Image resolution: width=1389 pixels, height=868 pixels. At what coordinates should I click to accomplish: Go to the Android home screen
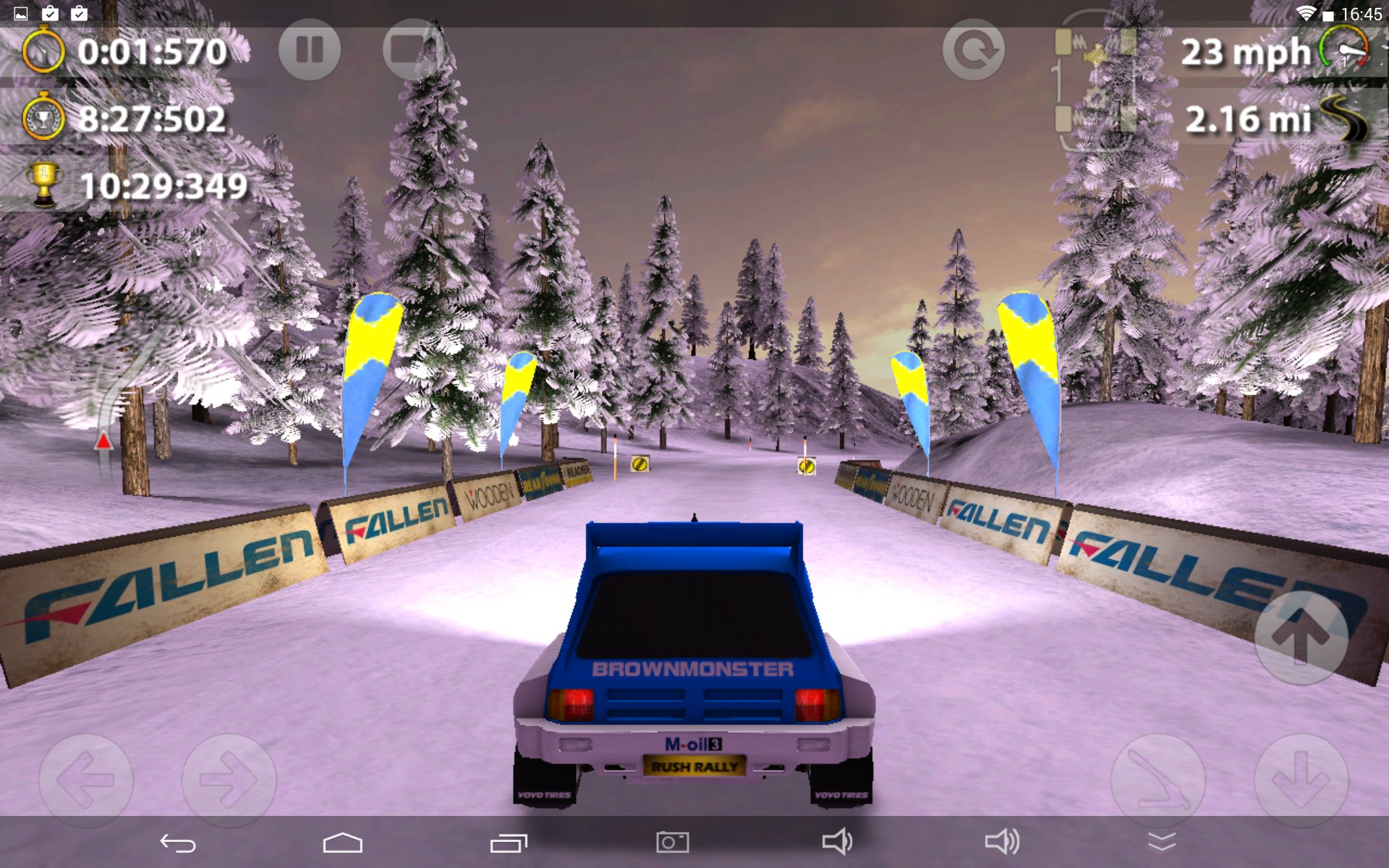click(x=342, y=843)
